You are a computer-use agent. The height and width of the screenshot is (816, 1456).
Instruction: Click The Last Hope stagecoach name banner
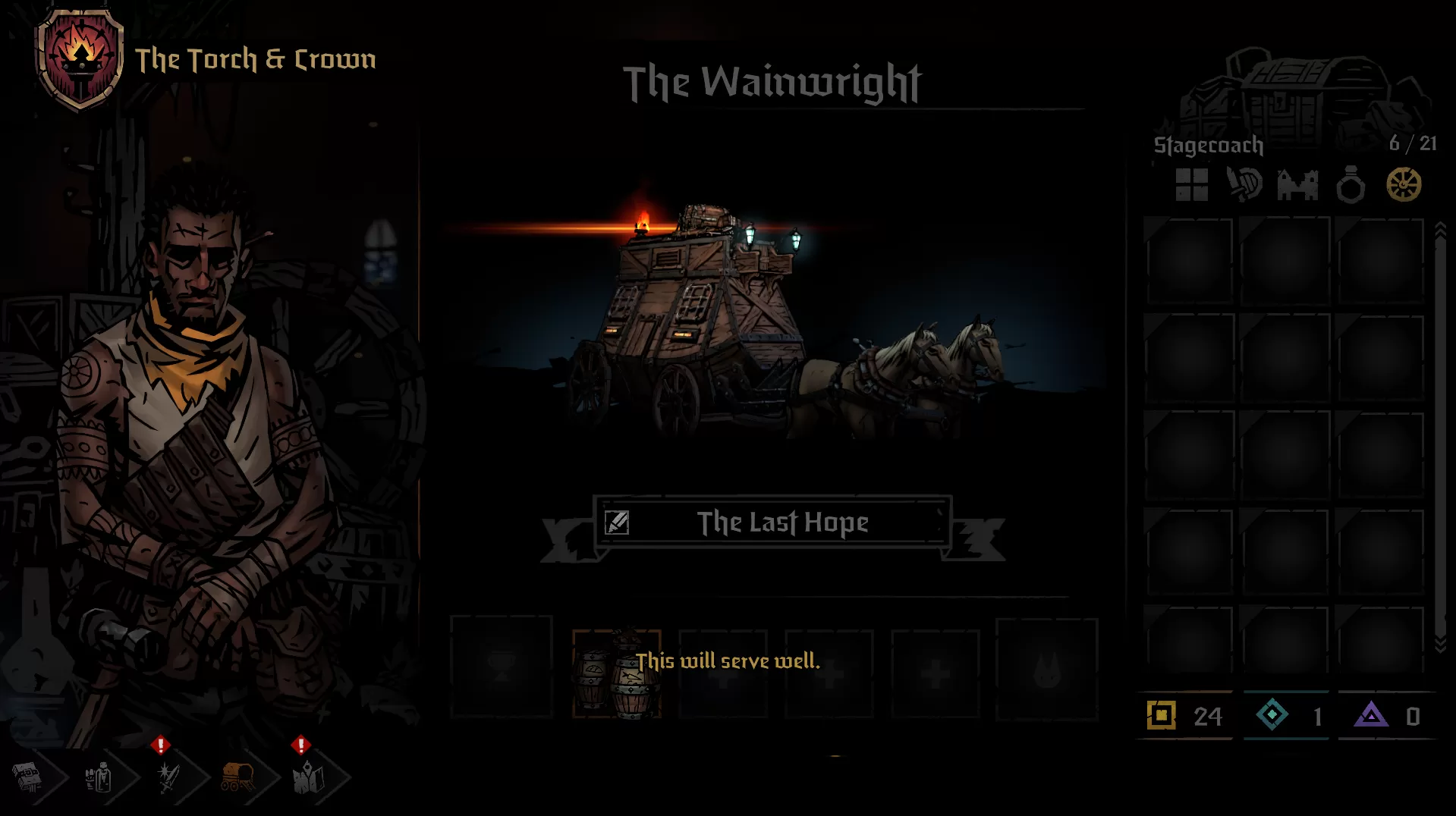coord(781,523)
